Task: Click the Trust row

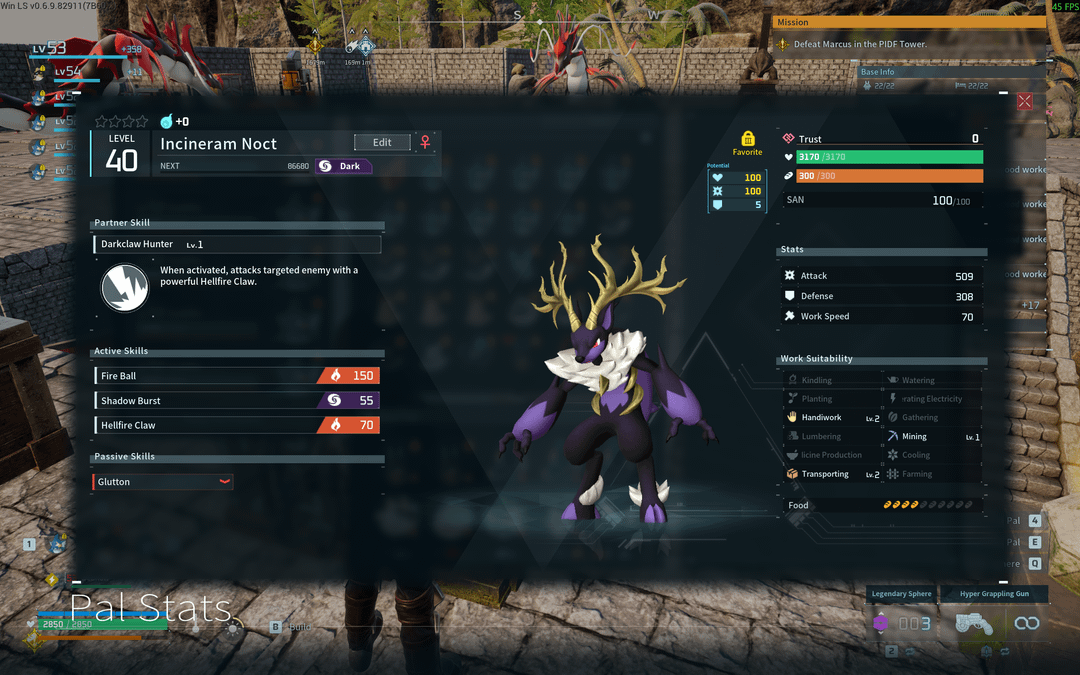Action: 880,139
